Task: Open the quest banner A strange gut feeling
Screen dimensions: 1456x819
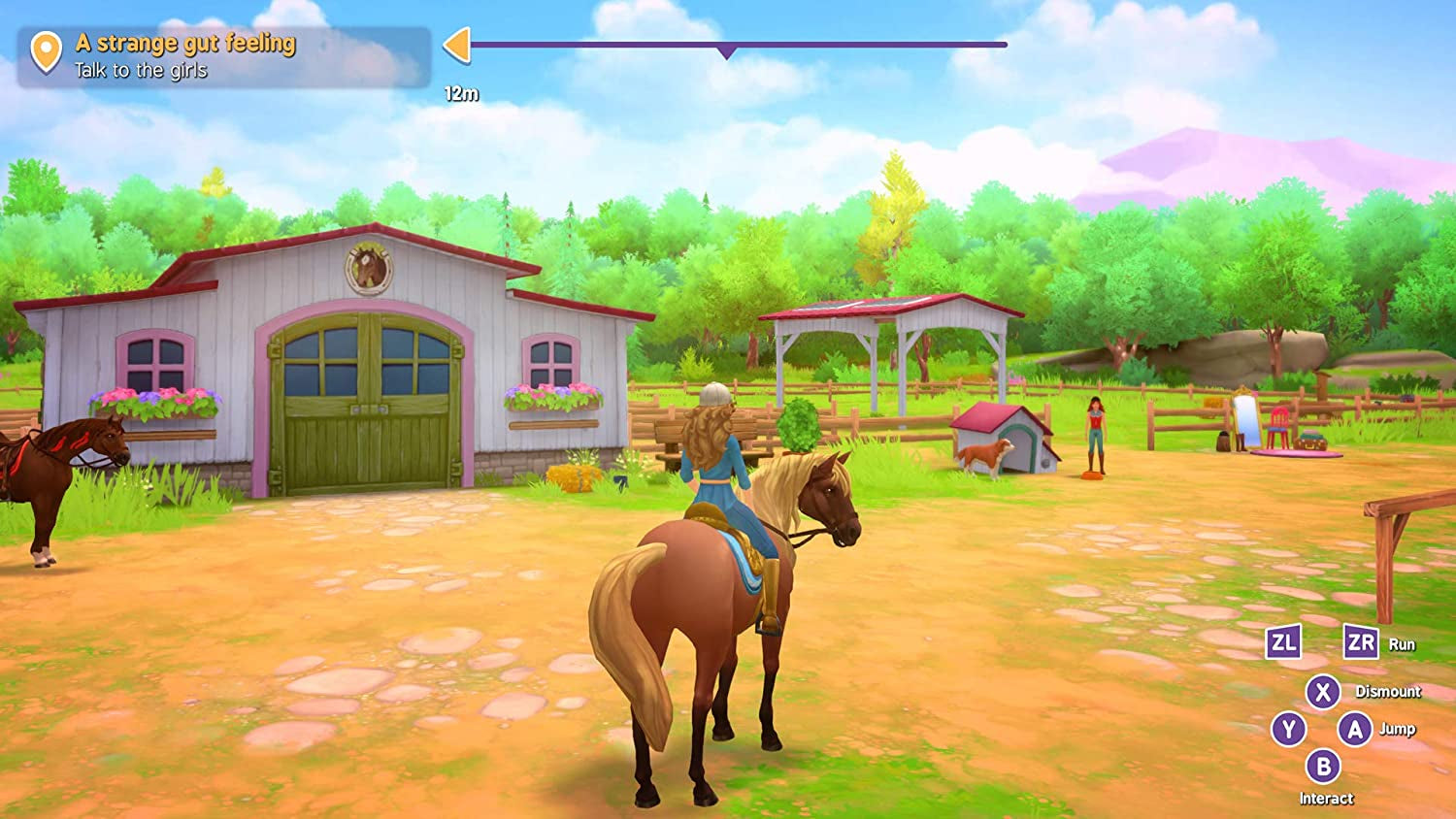Action: pyautogui.click(x=184, y=43)
